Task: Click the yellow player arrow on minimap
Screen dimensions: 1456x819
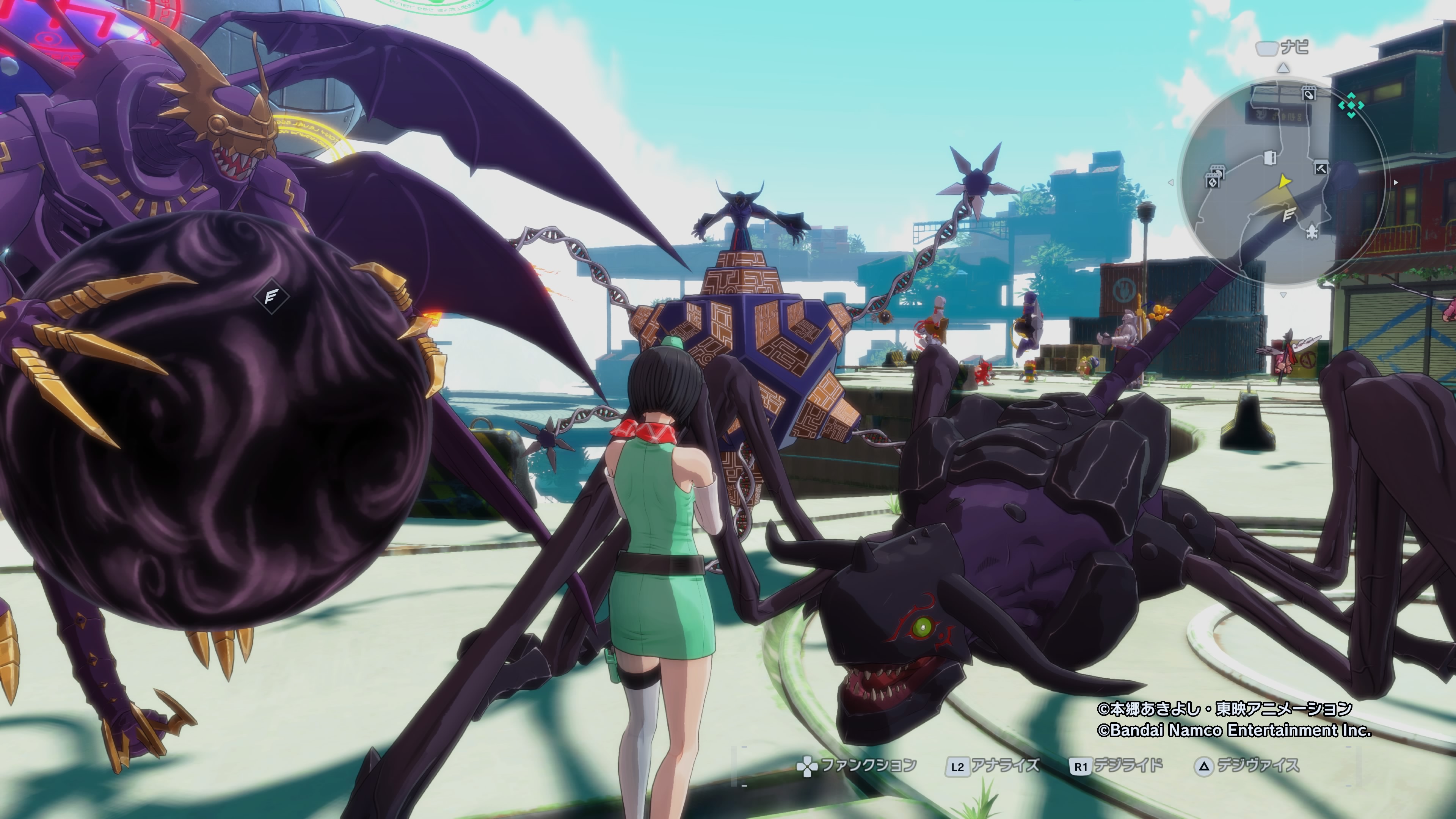Action: click(1284, 182)
